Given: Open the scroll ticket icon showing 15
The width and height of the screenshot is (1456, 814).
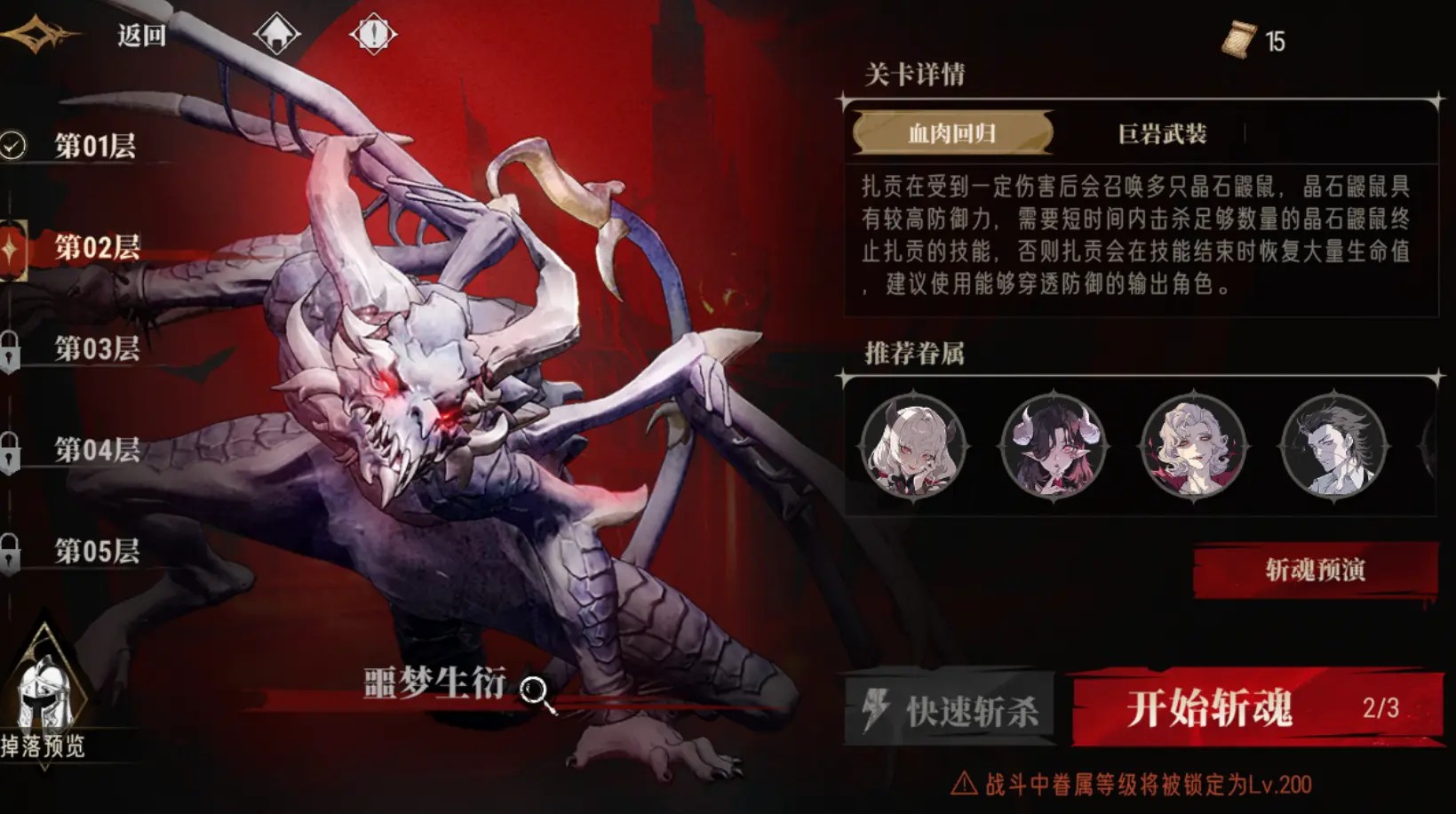Looking at the screenshot, I should [1239, 39].
